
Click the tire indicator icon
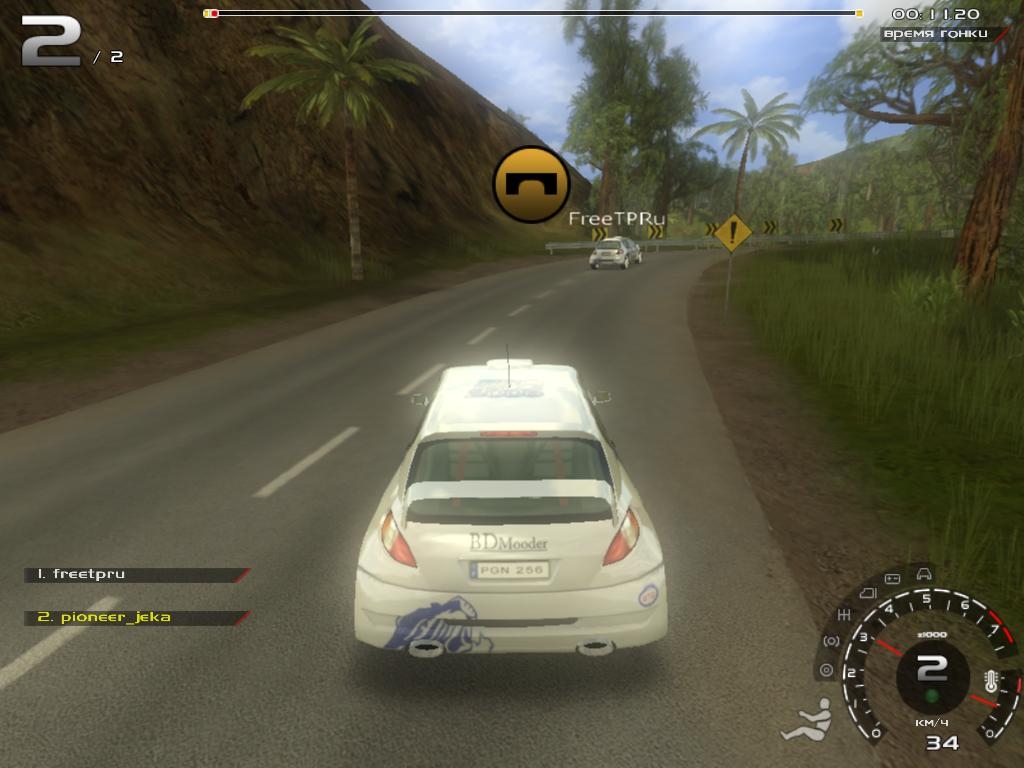(825, 669)
